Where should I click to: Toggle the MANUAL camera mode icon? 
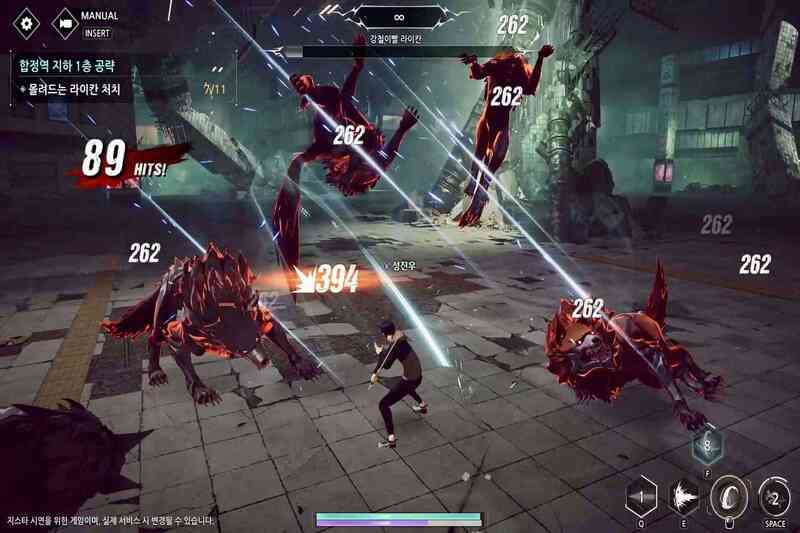coord(66,22)
